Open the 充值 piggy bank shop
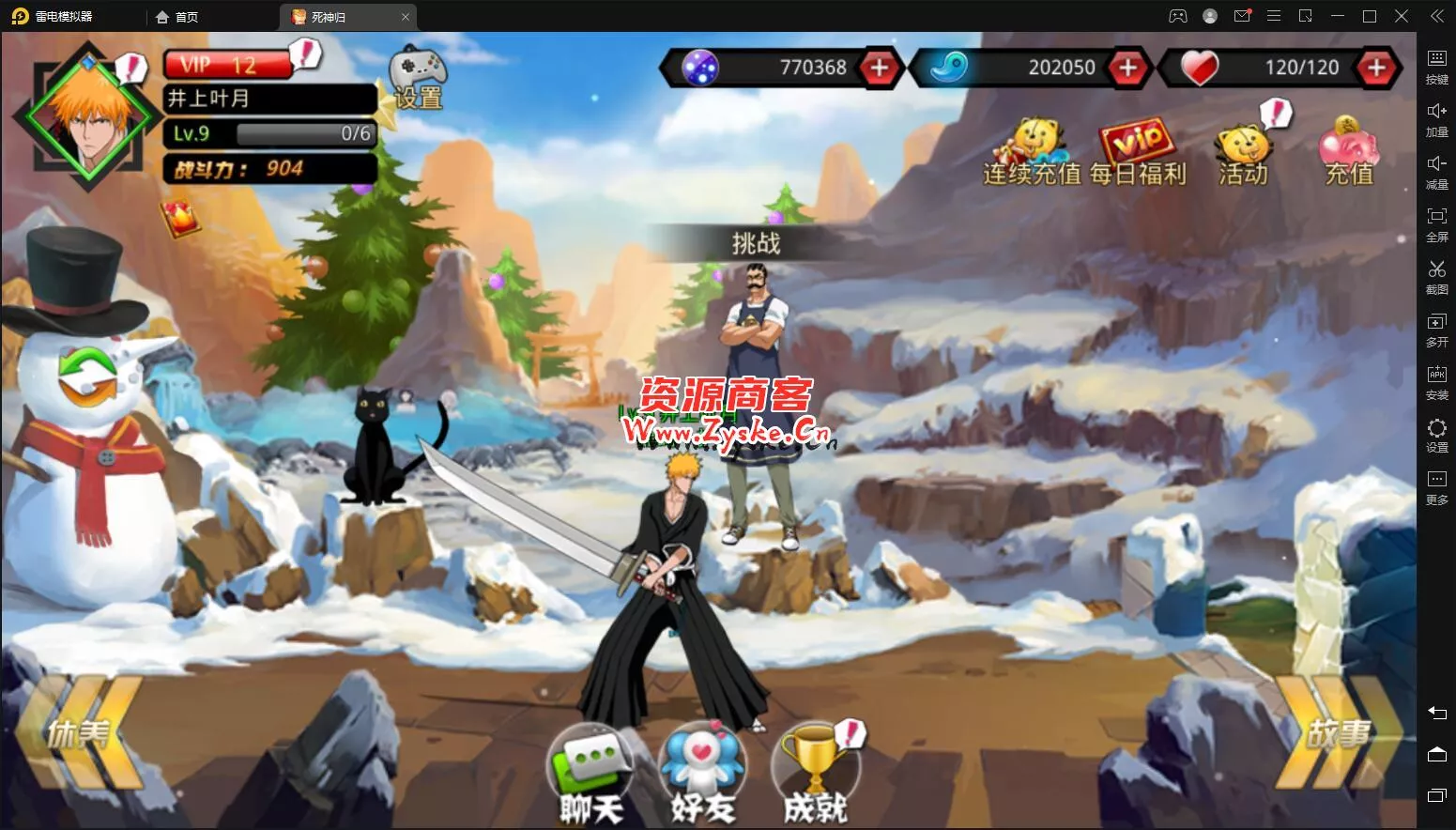1456x830 pixels. pyautogui.click(x=1349, y=154)
